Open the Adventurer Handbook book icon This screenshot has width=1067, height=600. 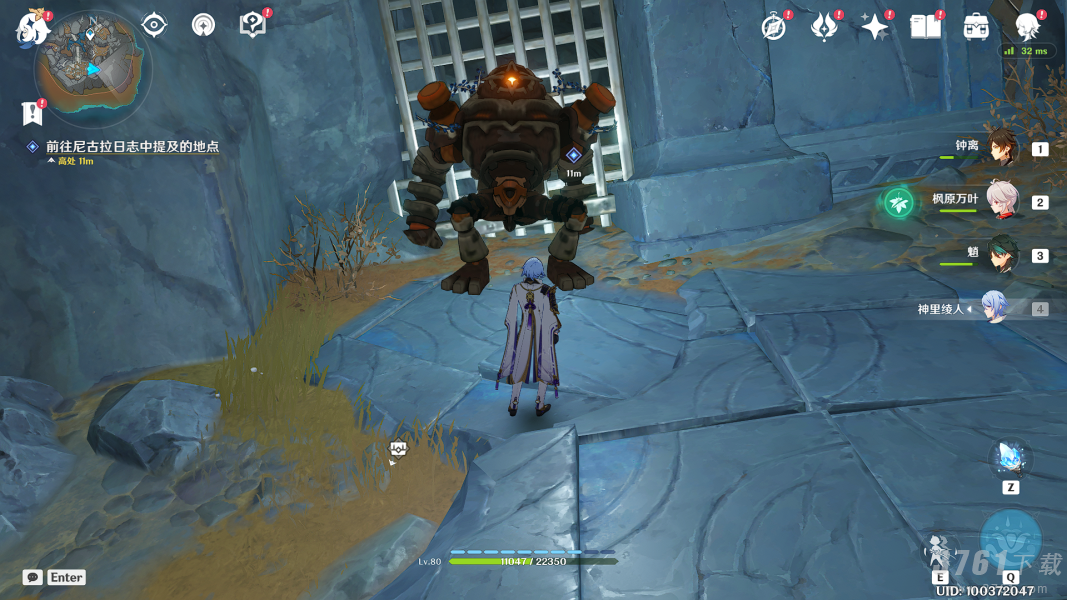coord(925,27)
